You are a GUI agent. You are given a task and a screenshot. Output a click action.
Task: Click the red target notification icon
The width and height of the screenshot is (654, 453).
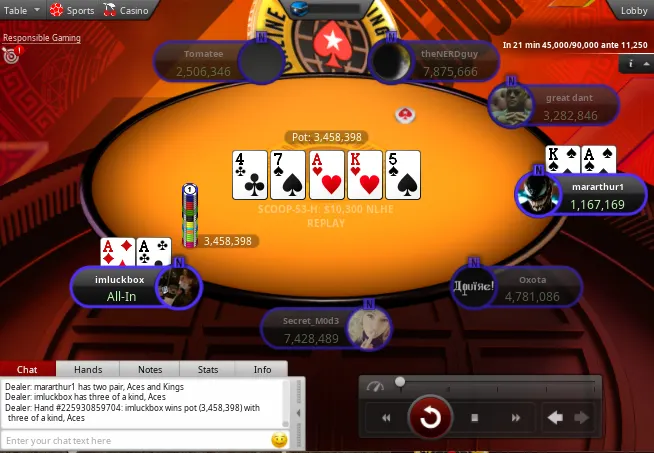click(x=11, y=56)
